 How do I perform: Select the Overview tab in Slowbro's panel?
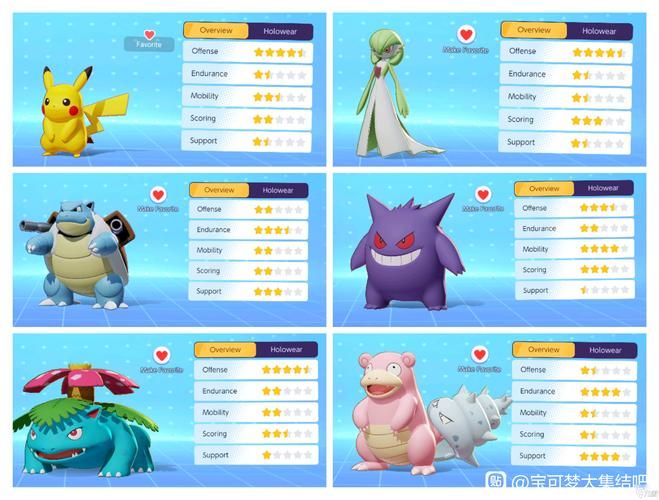pyautogui.click(x=544, y=350)
